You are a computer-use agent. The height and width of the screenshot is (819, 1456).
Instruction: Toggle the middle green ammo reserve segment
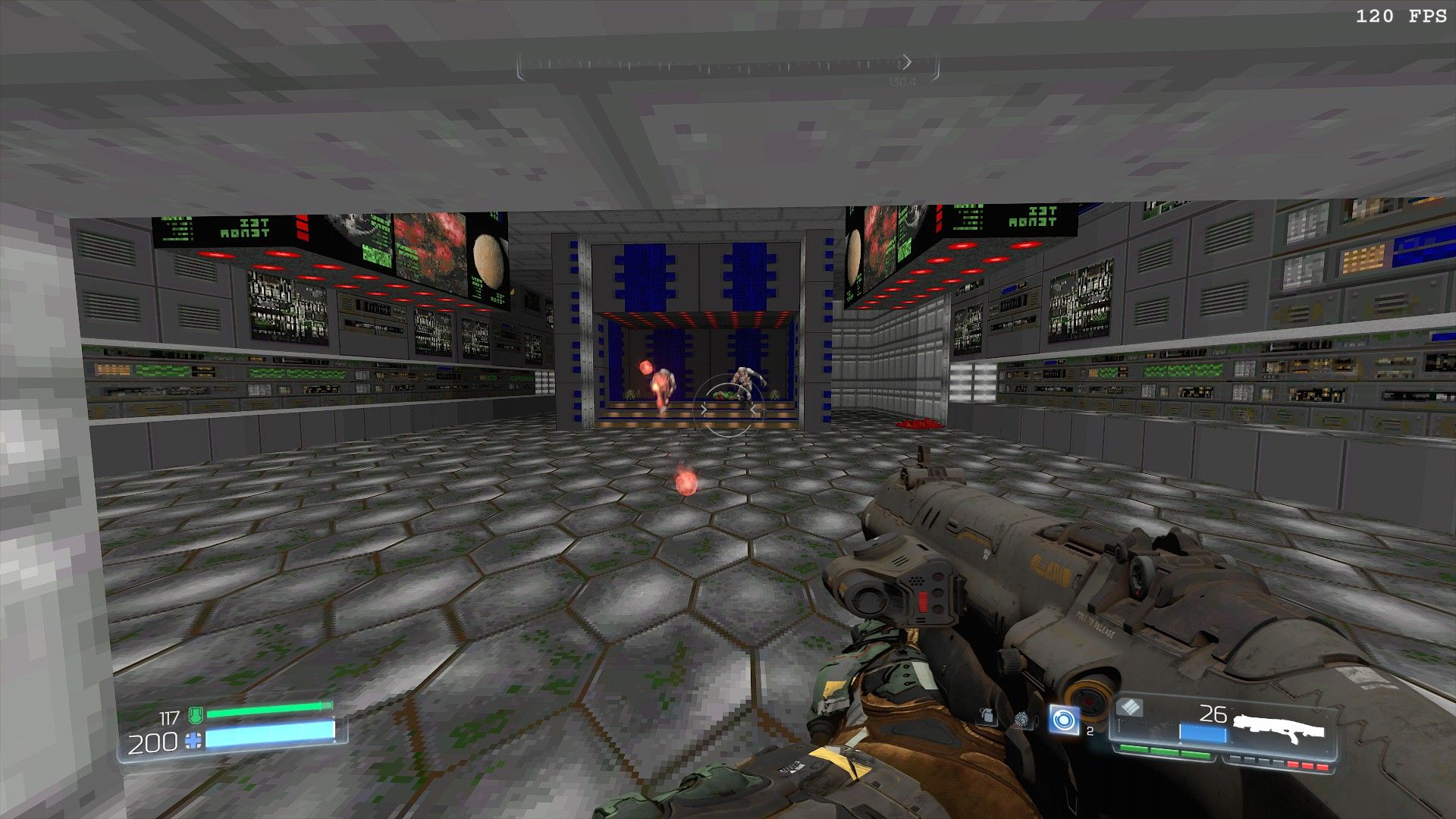coord(1164,751)
